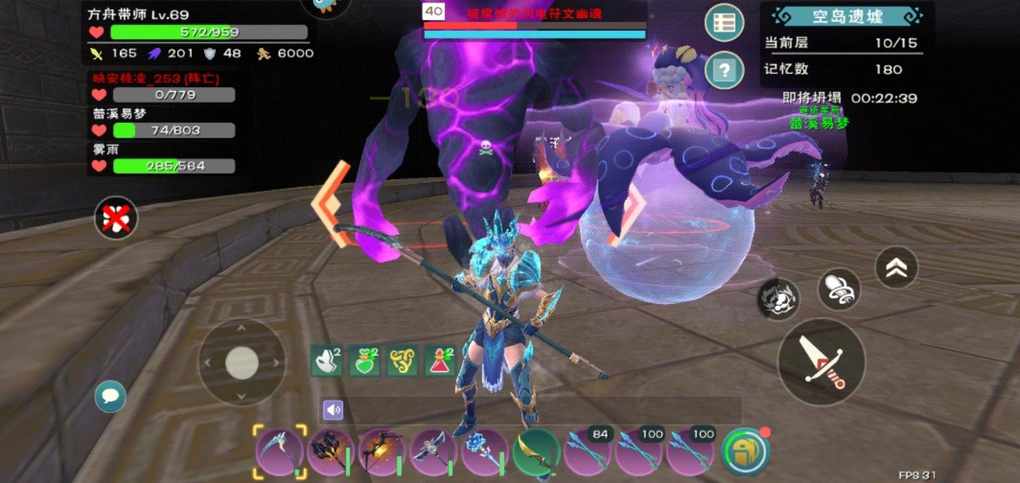Use the white boot quick item

point(327,361)
